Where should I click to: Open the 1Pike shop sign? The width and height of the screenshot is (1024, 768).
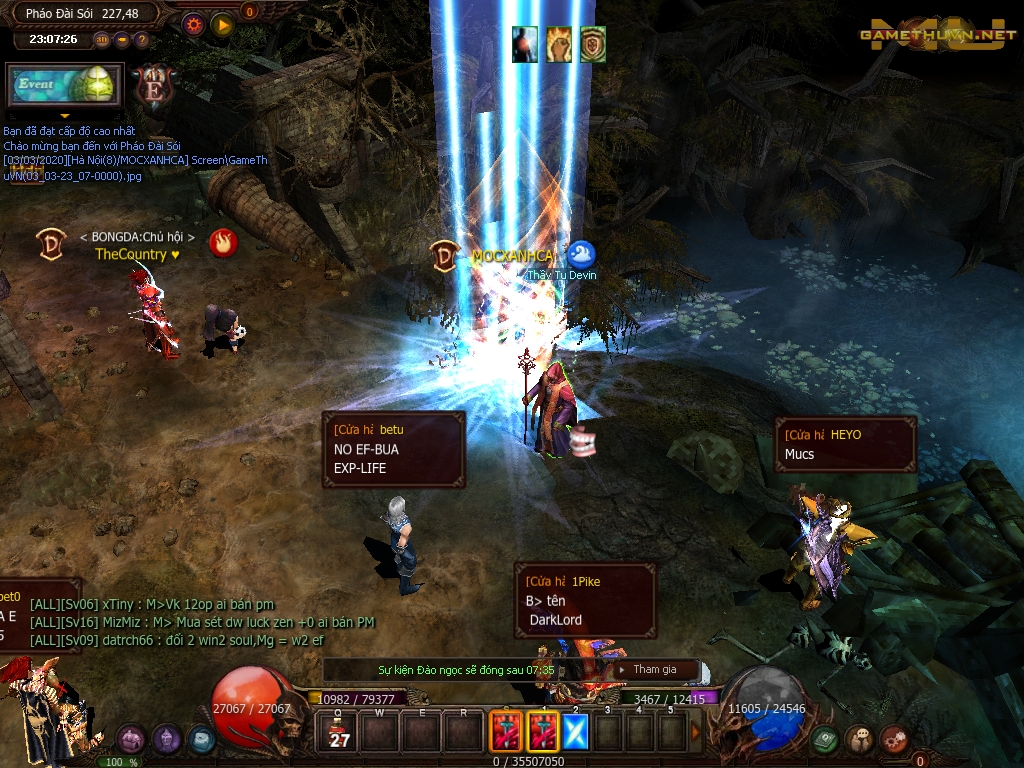585,600
